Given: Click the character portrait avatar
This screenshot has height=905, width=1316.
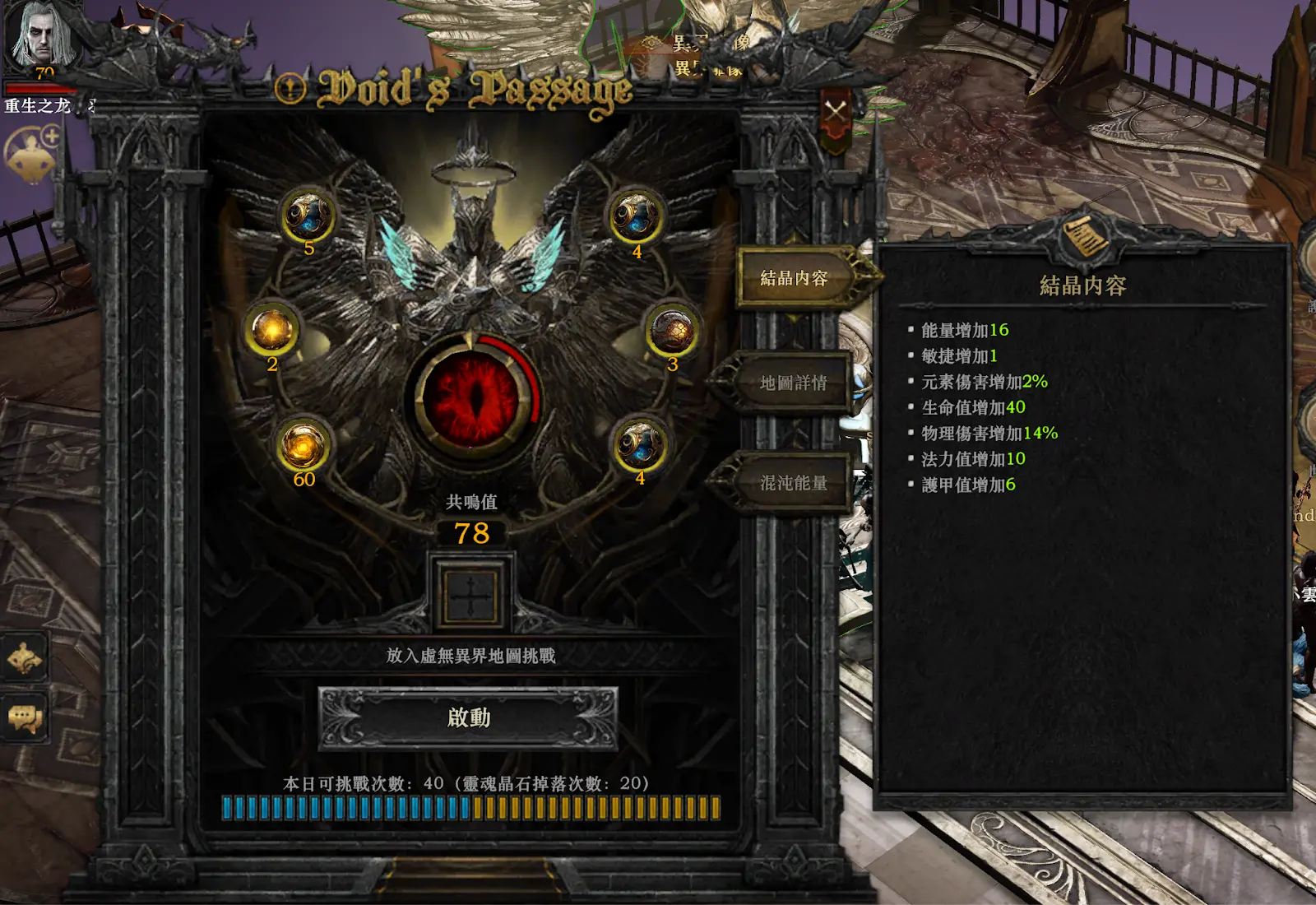Looking at the screenshot, I should pos(39,35).
